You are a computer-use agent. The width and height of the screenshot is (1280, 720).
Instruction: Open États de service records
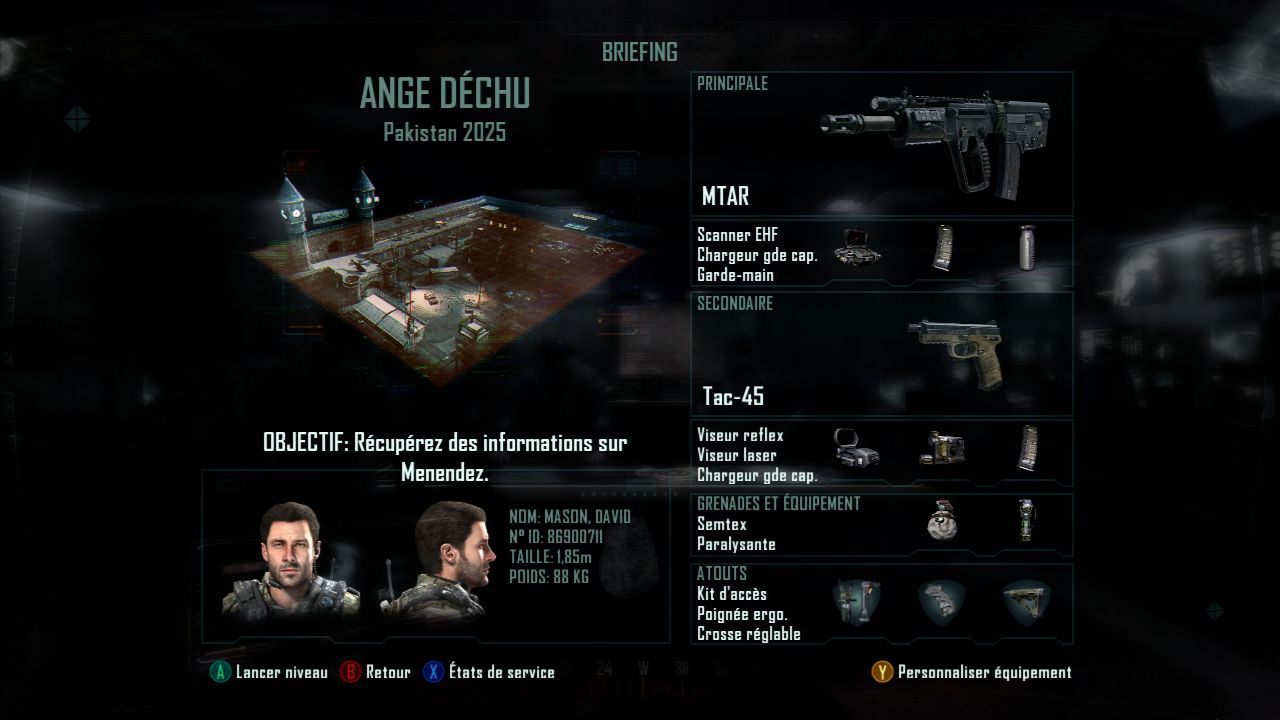(489, 672)
